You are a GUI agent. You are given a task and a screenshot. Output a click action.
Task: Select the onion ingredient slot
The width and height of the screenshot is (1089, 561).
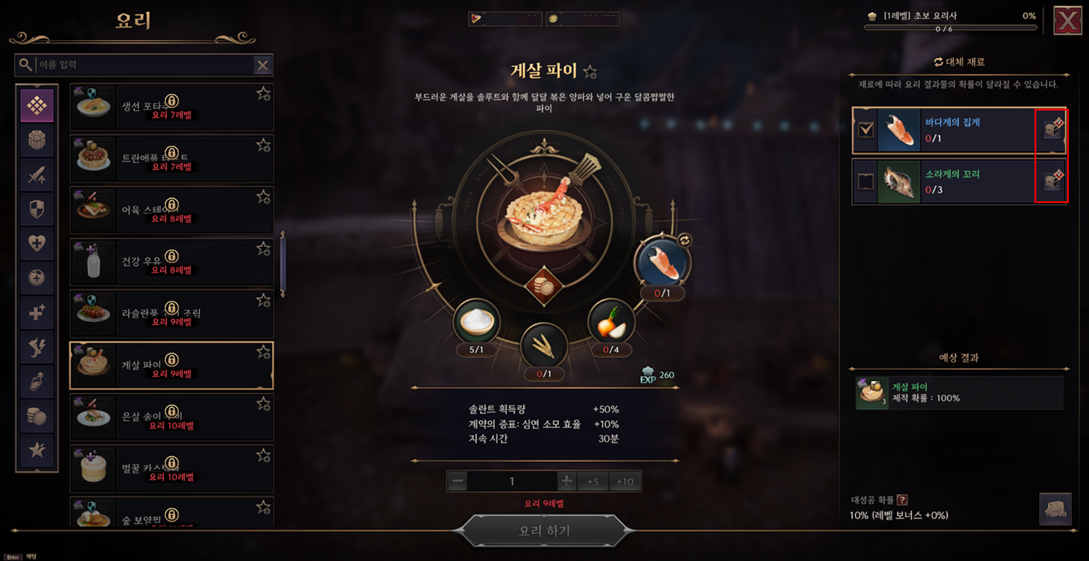(610, 322)
